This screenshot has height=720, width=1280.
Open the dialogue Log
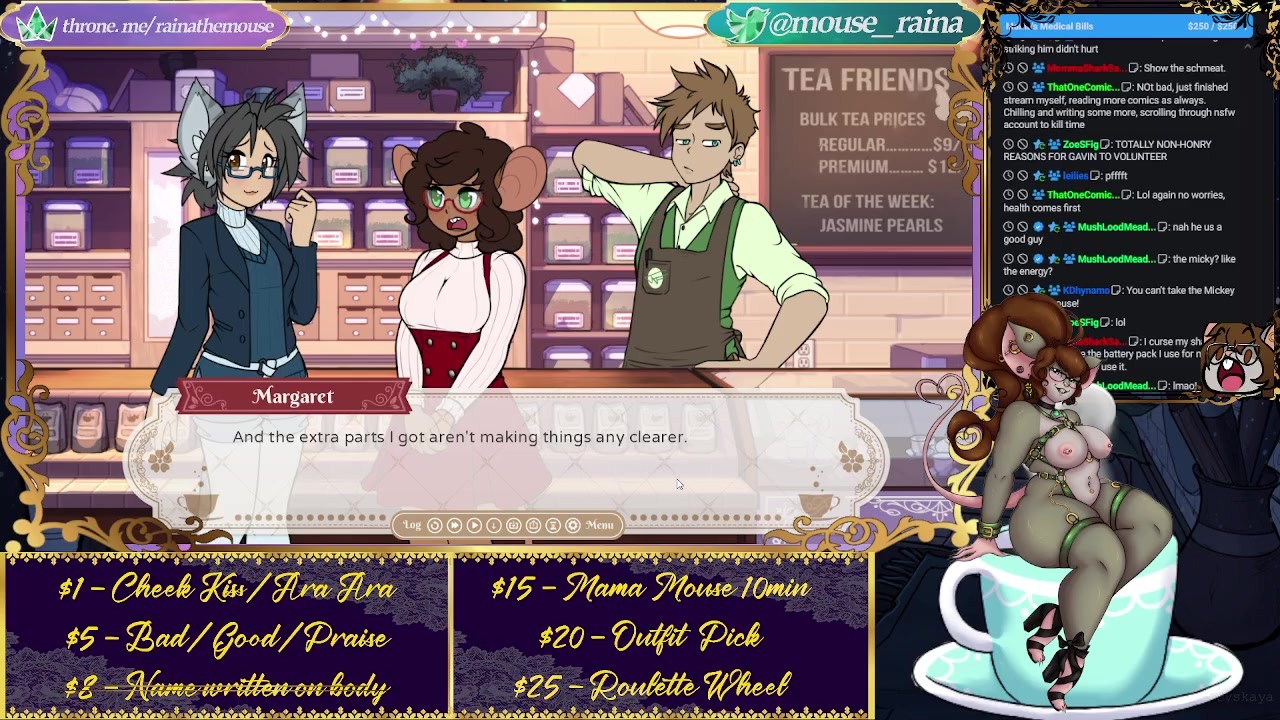tap(412, 525)
